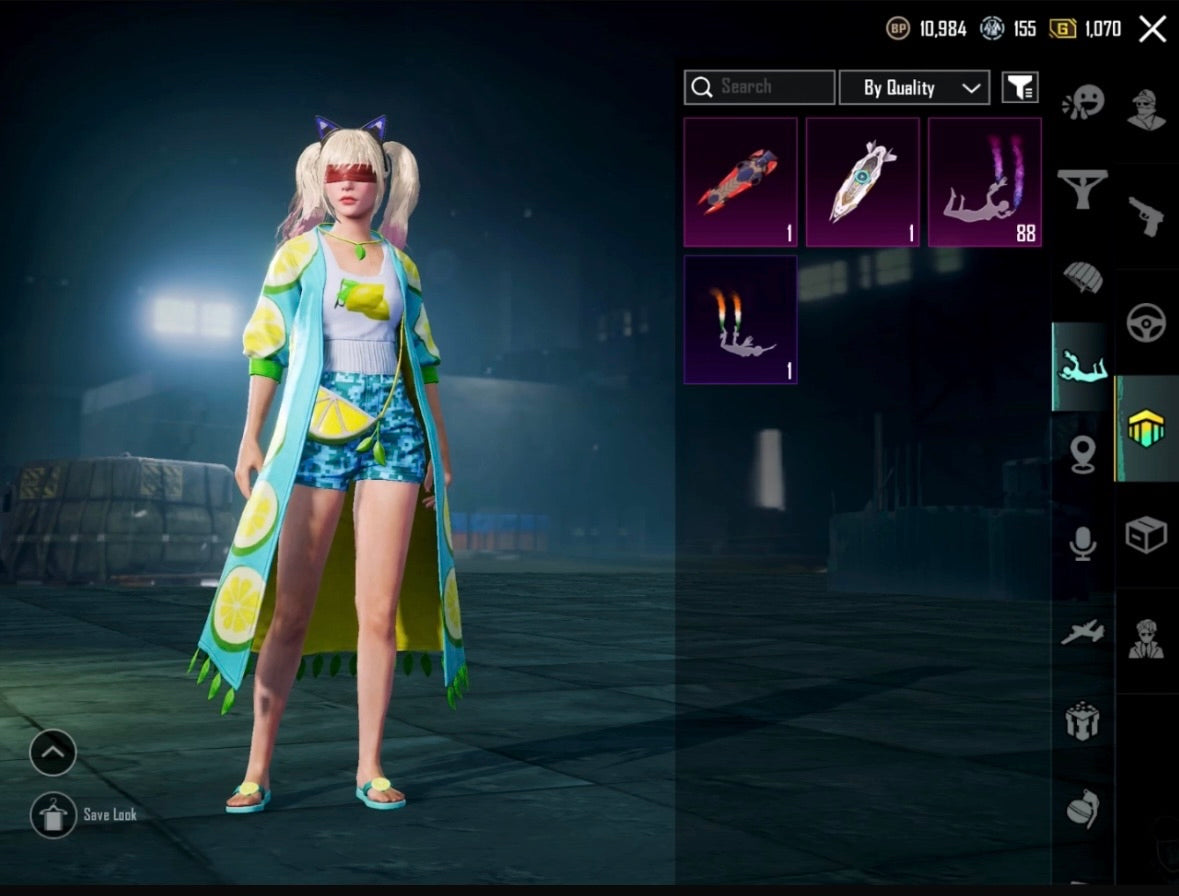Choose the orange-white-green smoke trail item
This screenshot has width=1179, height=896.
[740, 320]
